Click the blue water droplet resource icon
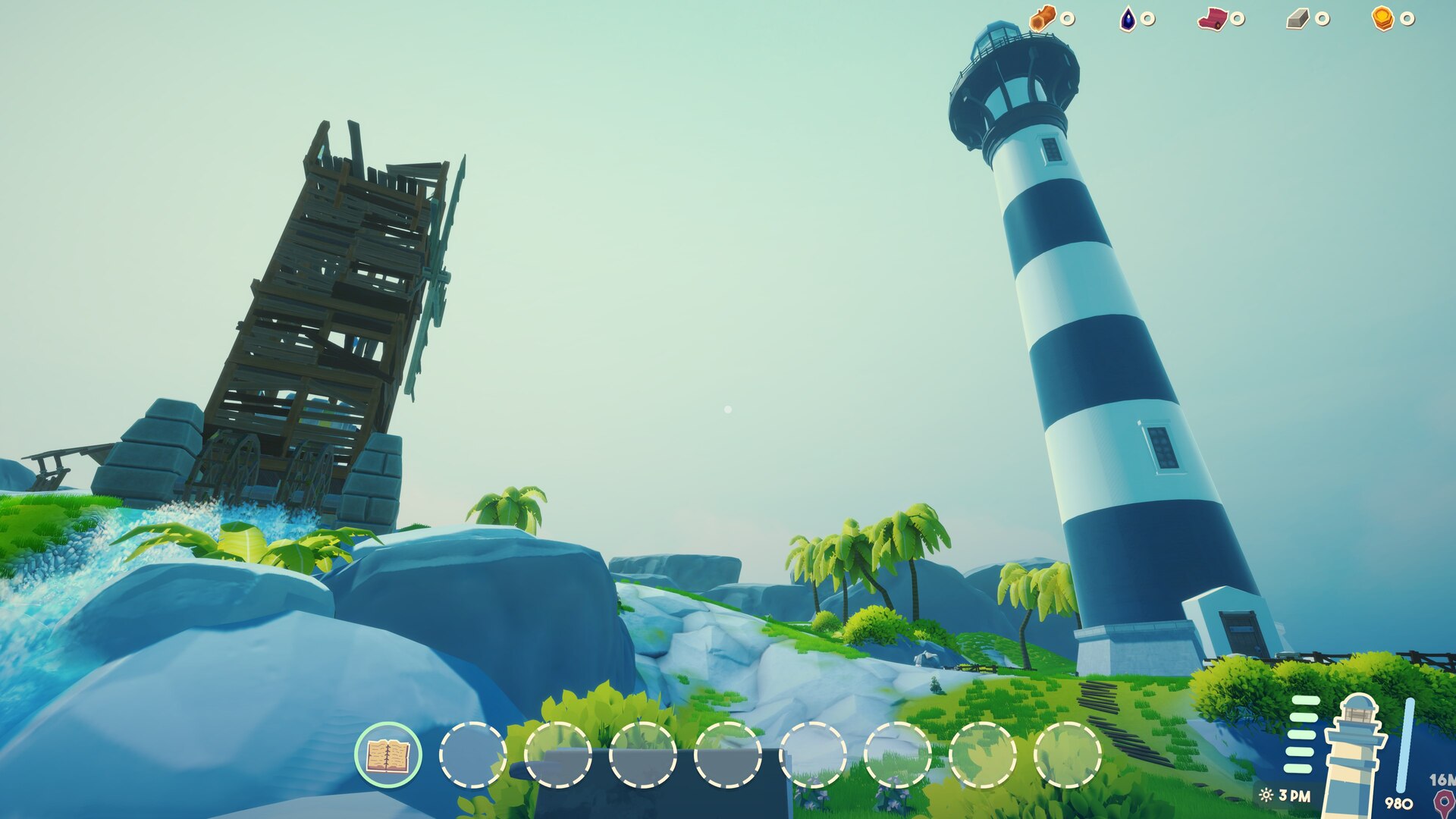1456x819 pixels. click(1128, 19)
